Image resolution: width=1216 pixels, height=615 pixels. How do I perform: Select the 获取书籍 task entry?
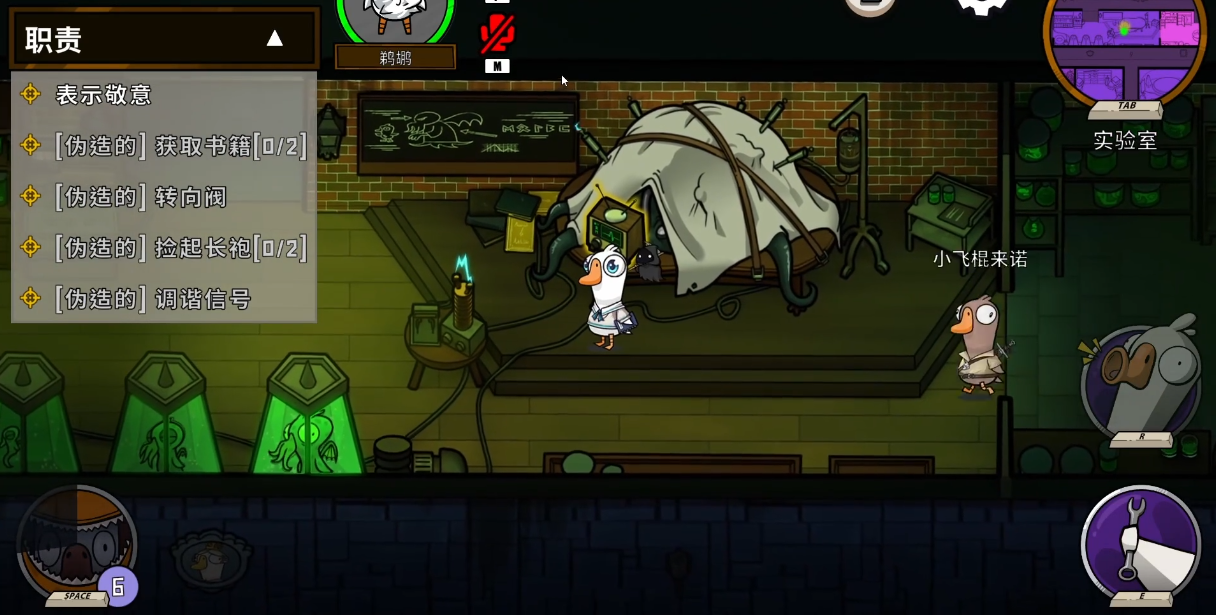(x=180, y=146)
